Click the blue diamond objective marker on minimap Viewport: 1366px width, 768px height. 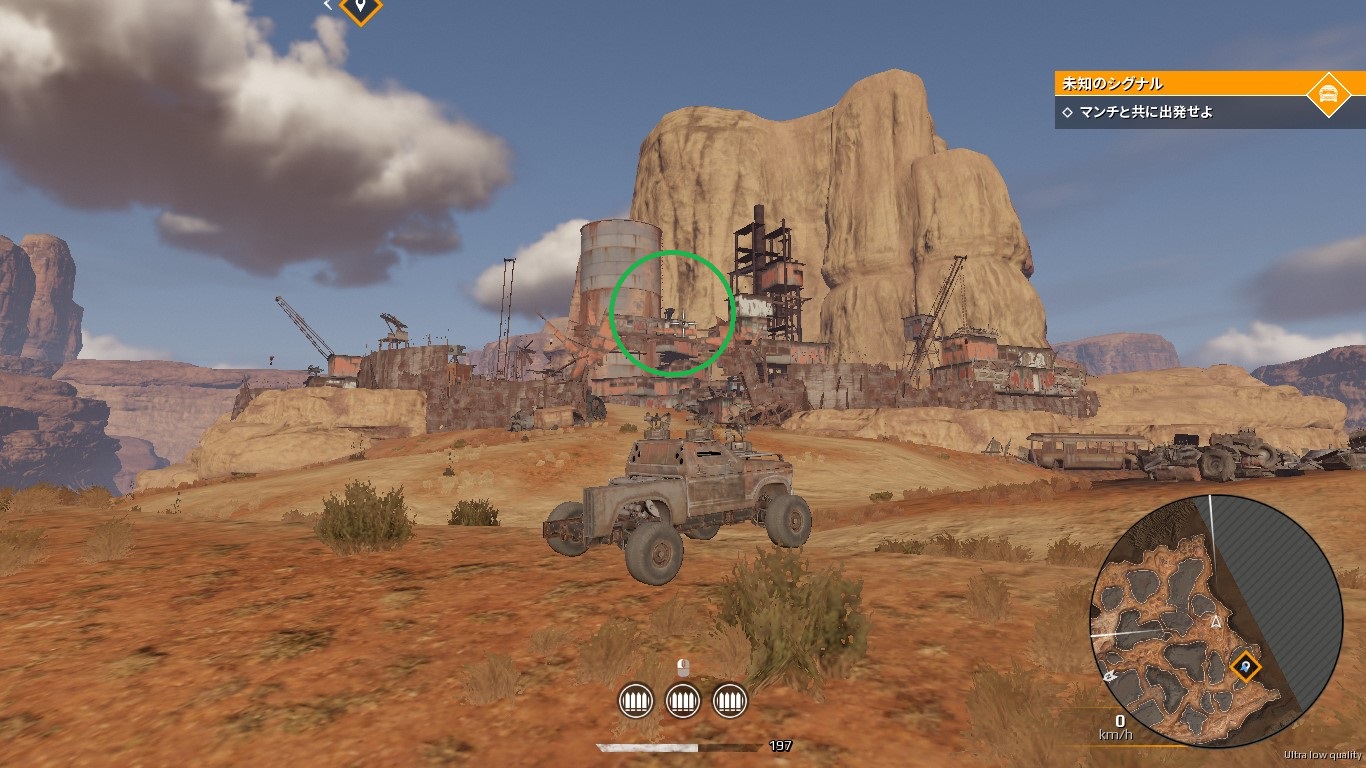[x=1244, y=663]
